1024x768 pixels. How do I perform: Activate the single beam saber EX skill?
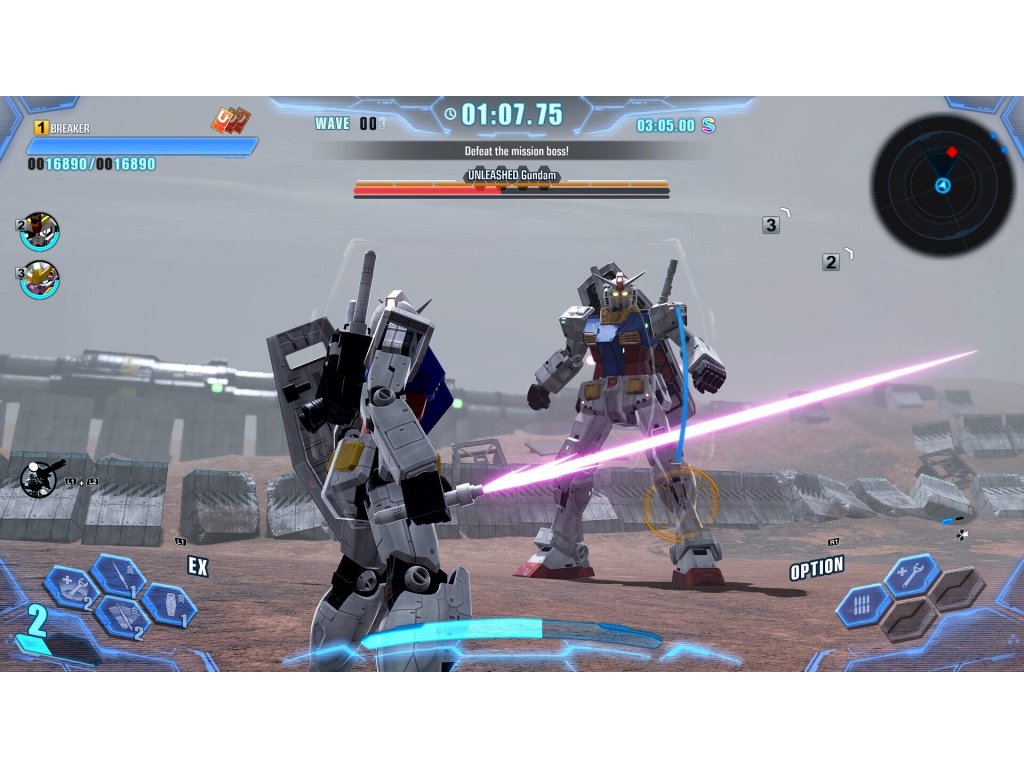click(x=117, y=575)
